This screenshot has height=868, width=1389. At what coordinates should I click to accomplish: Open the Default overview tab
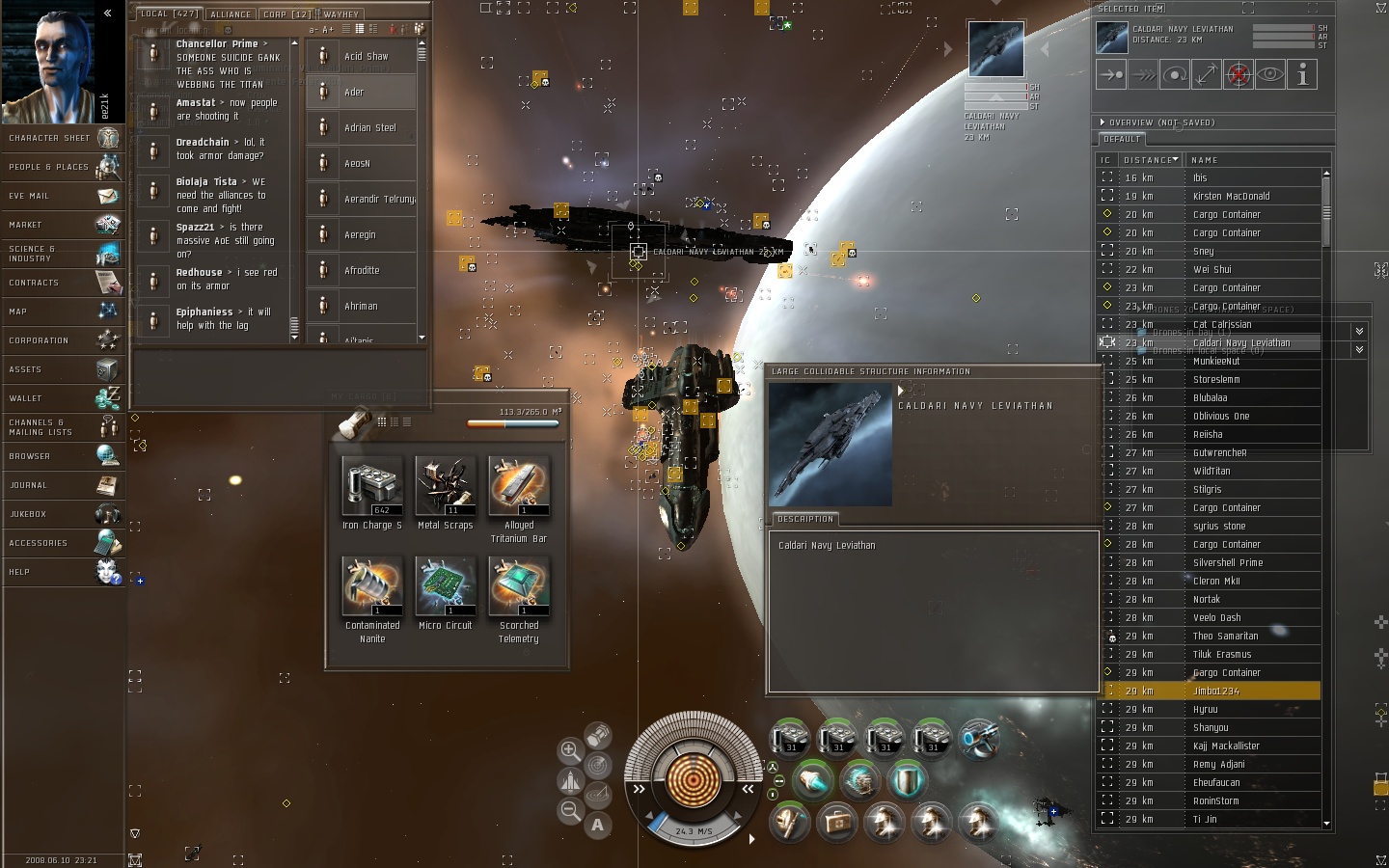coord(1122,139)
